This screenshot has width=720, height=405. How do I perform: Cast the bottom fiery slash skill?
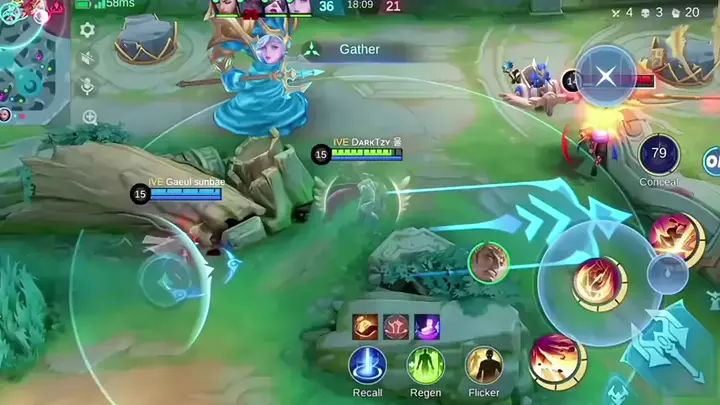[557, 359]
